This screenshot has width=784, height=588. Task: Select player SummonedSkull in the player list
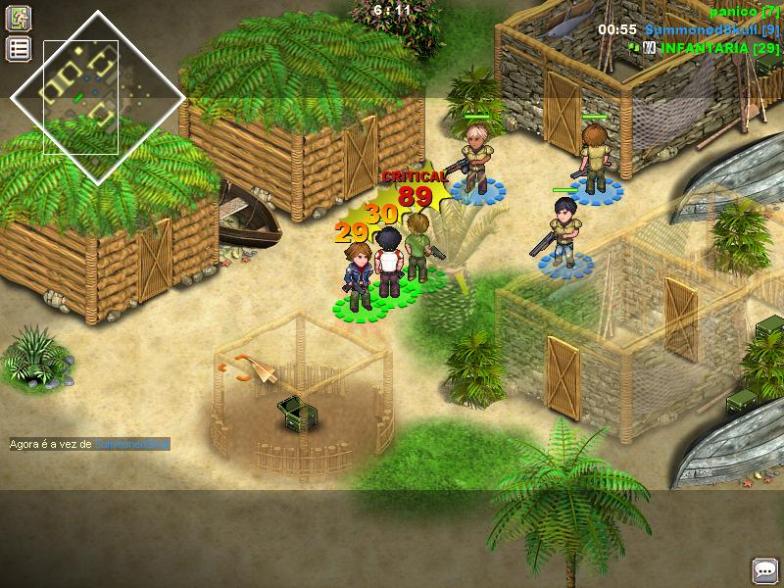point(711,30)
